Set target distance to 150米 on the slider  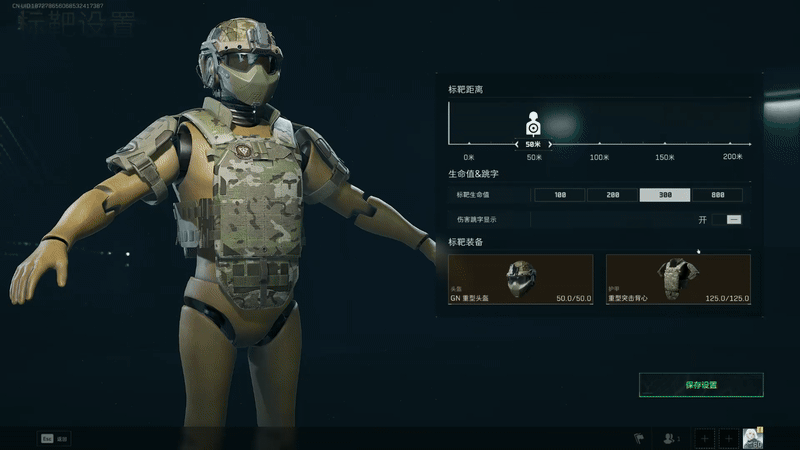(666, 145)
